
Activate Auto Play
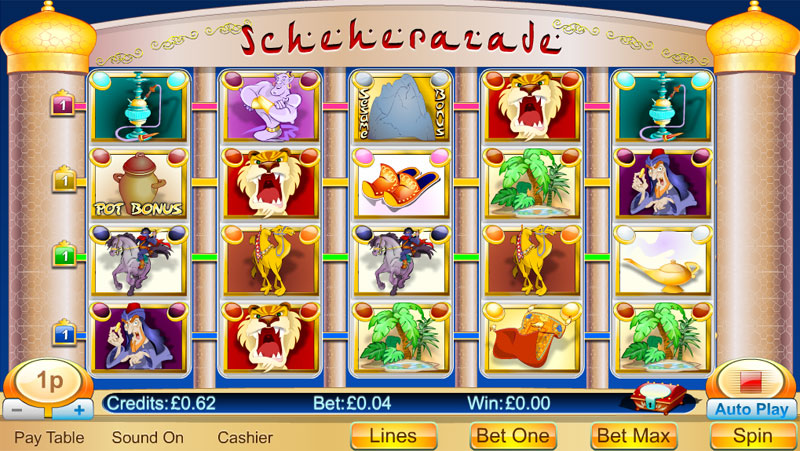pyautogui.click(x=752, y=409)
